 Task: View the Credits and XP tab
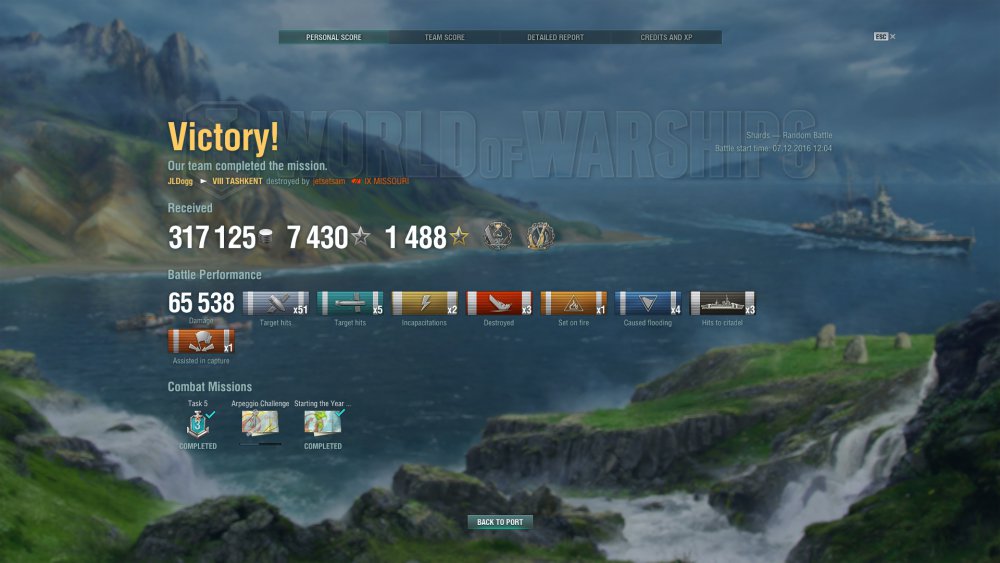(666, 38)
